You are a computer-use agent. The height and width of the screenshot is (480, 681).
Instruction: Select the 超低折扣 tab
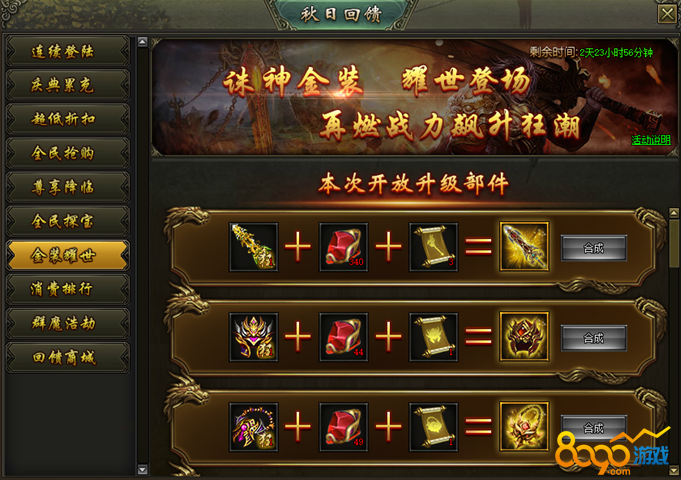tap(67, 117)
